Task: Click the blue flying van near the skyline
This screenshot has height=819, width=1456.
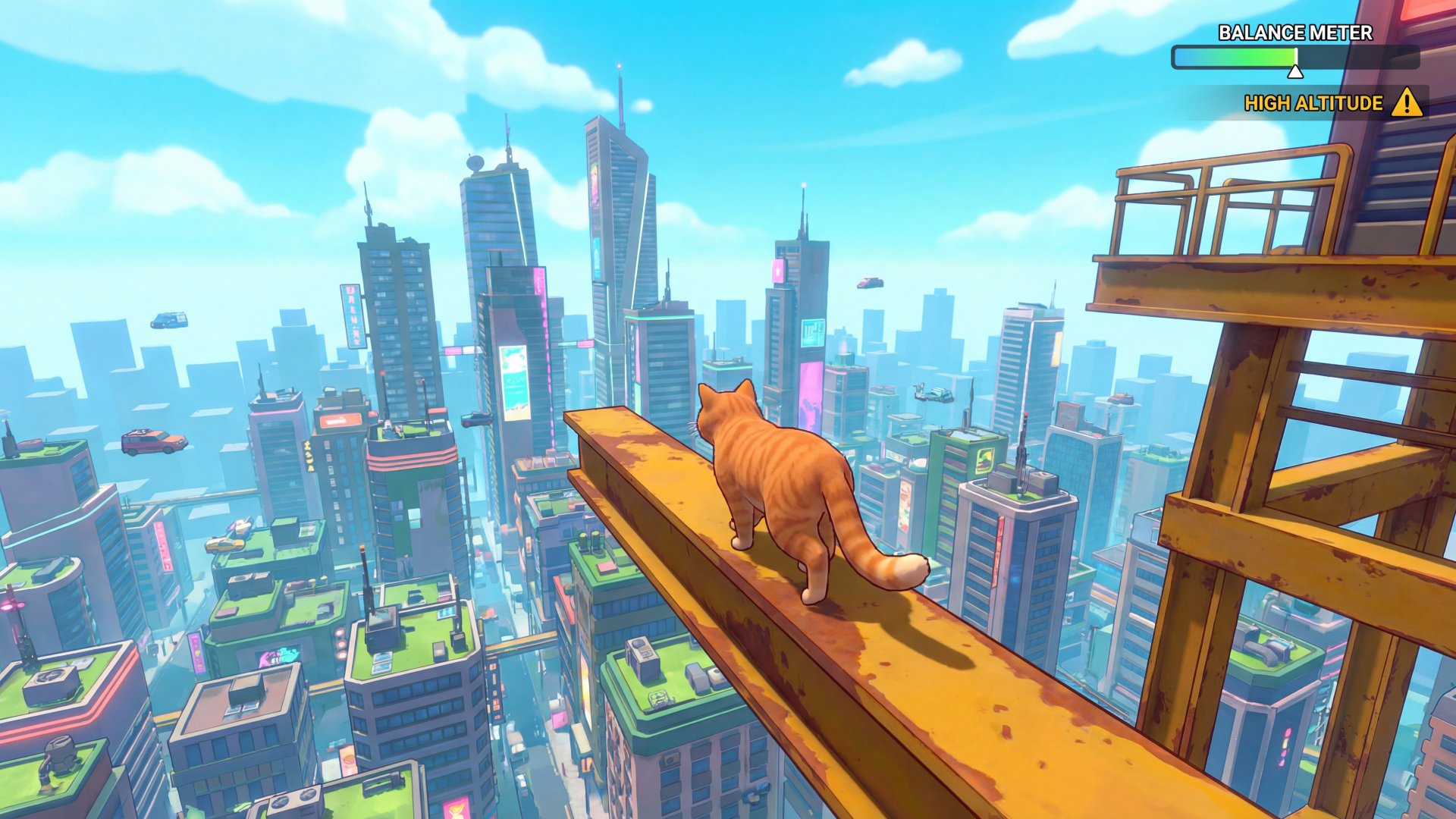Action: (170, 322)
